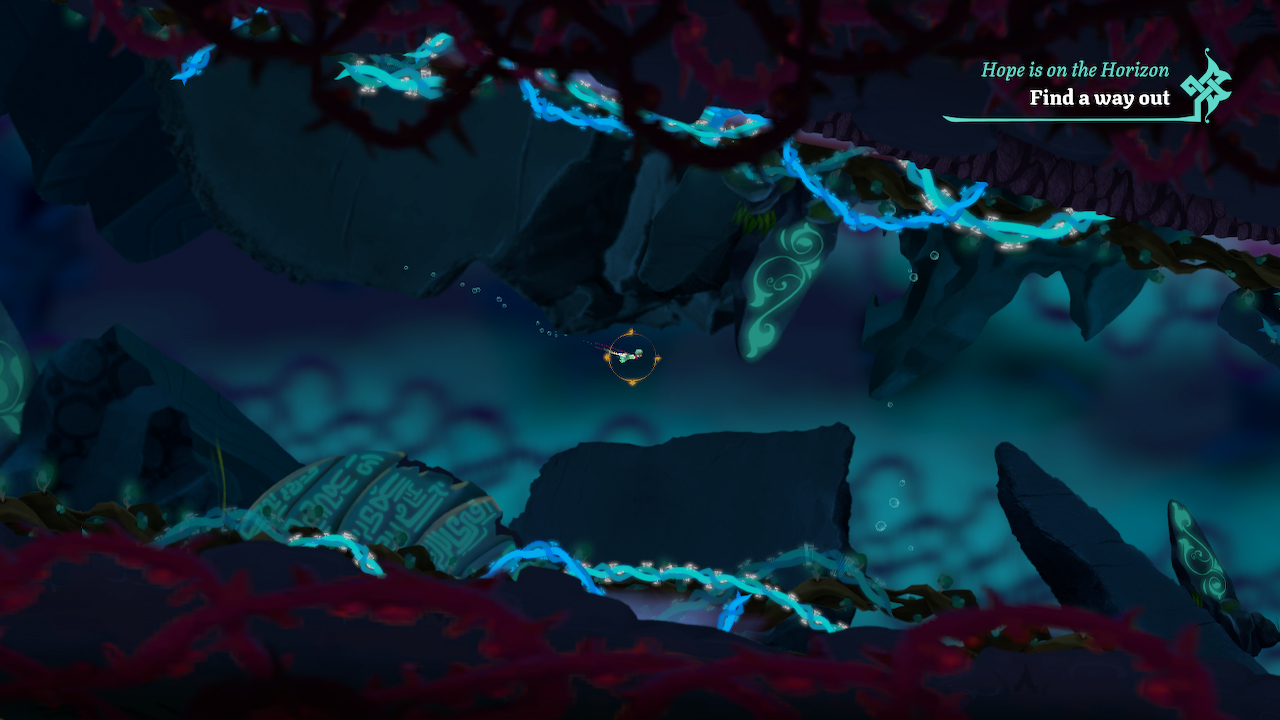This screenshot has height=720, width=1280.
Task: Toggle the left arrow marker on the targeting circle
Action: [x=606, y=356]
